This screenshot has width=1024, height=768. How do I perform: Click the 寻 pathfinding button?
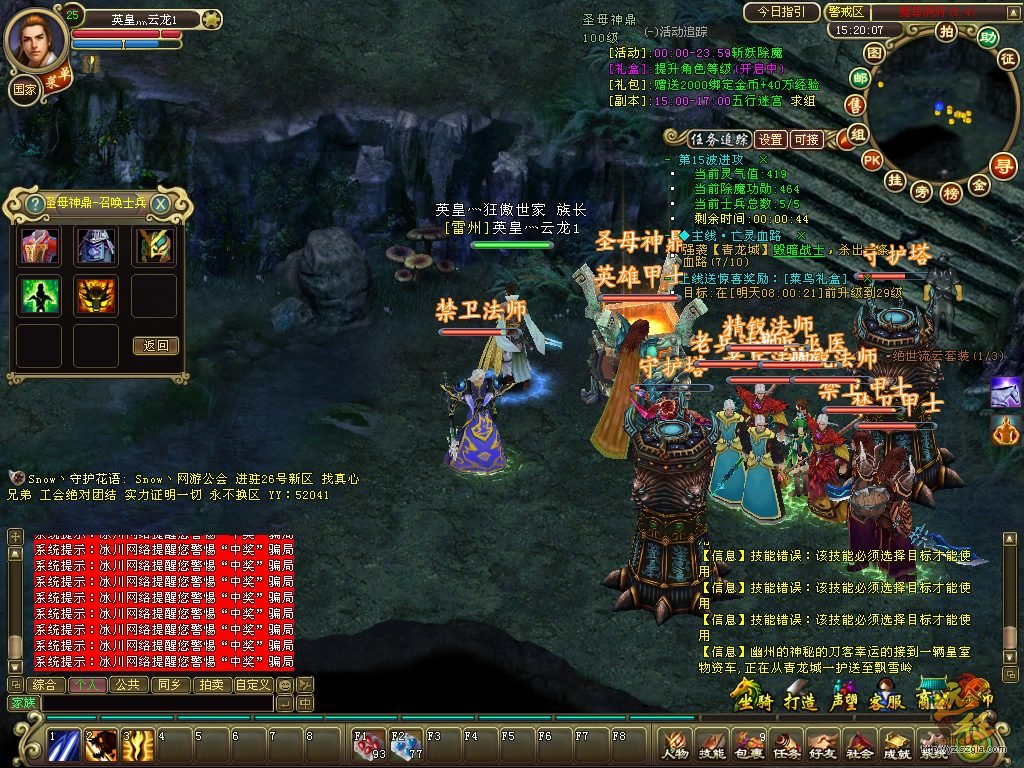pyautogui.click(x=1003, y=166)
